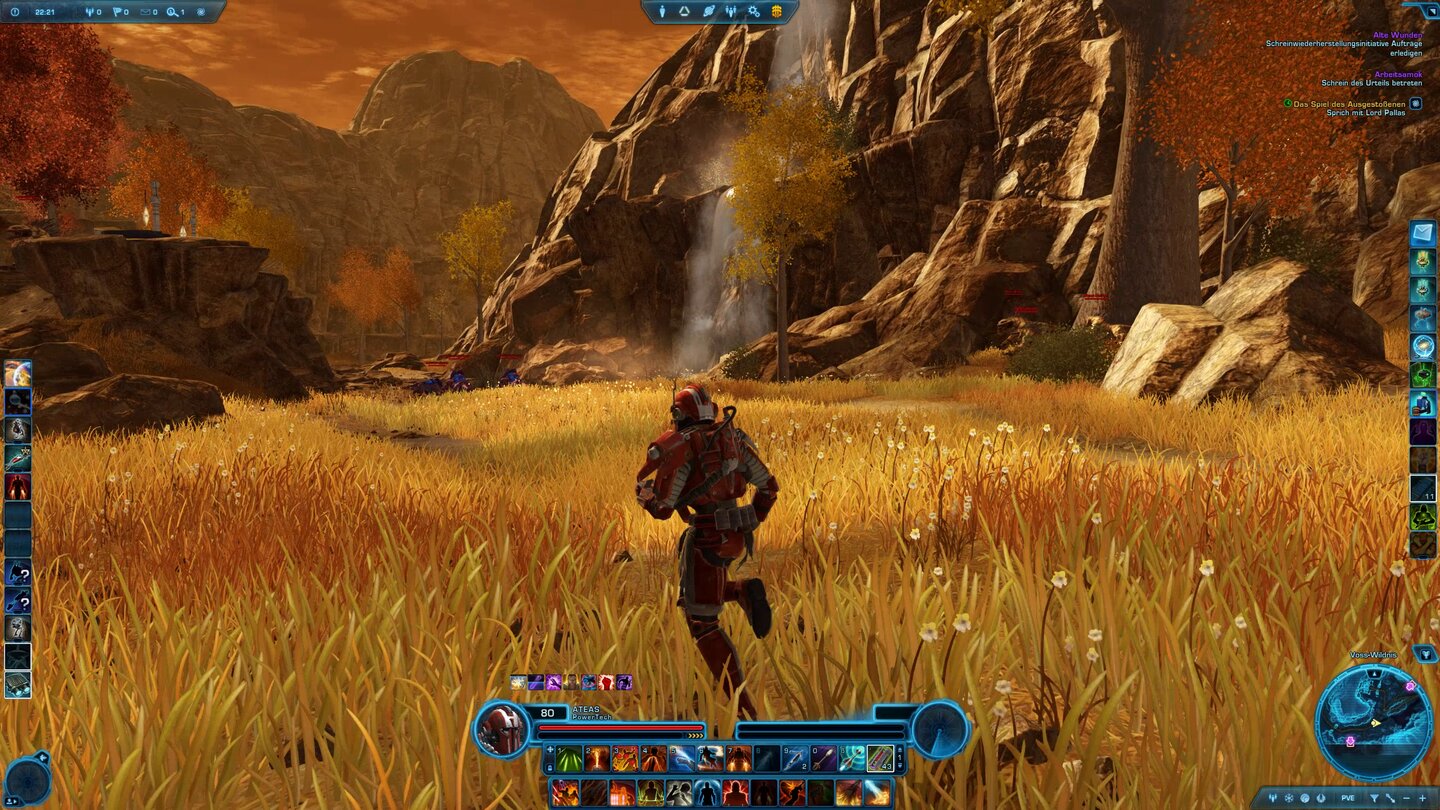Toggle the PvE mode indicator
The height and width of the screenshot is (810, 1440).
1348,797
